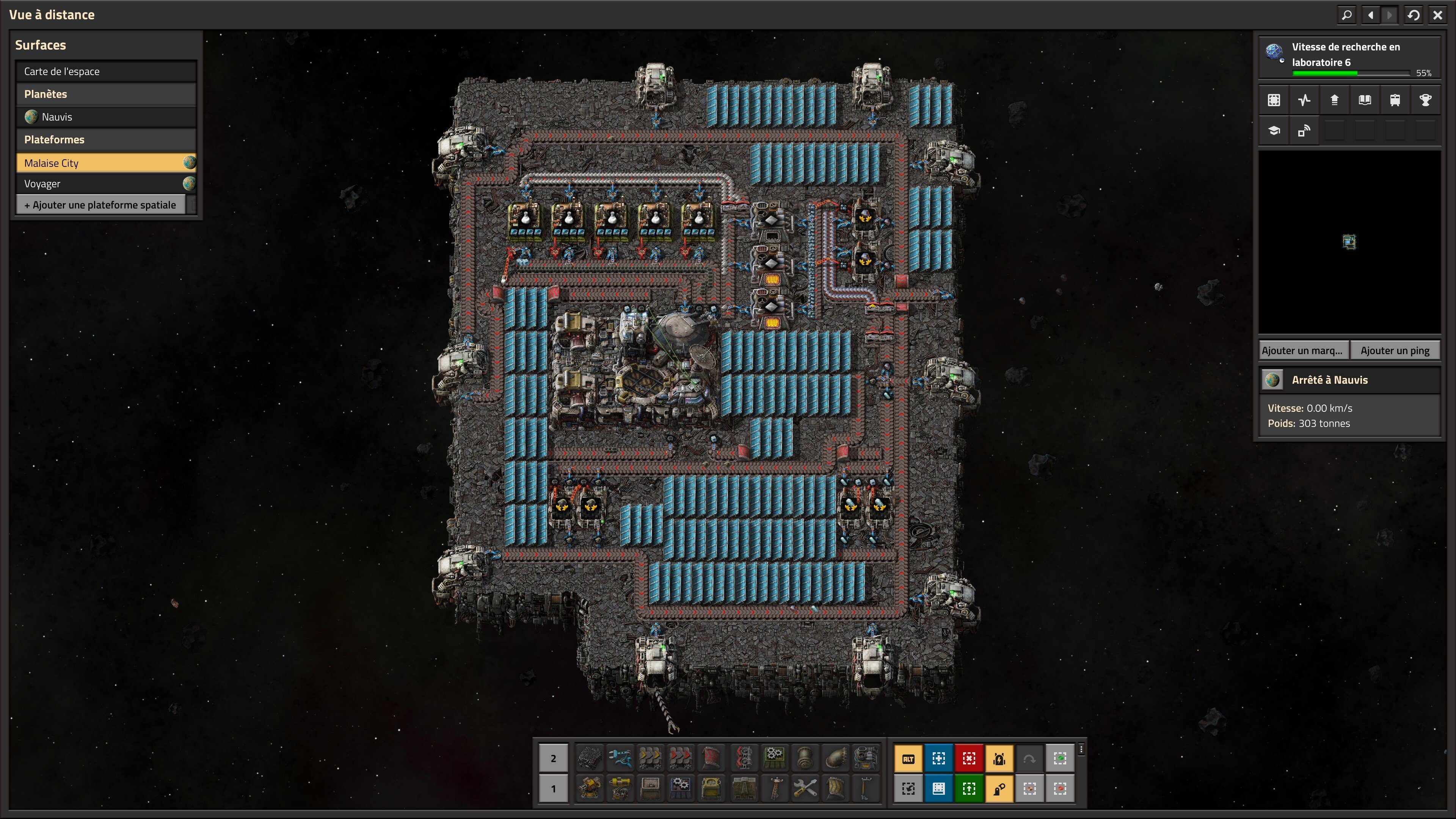Select the blue inserter hotbar slot
Screen dimensions: 1456x819
pyautogui.click(x=620, y=758)
